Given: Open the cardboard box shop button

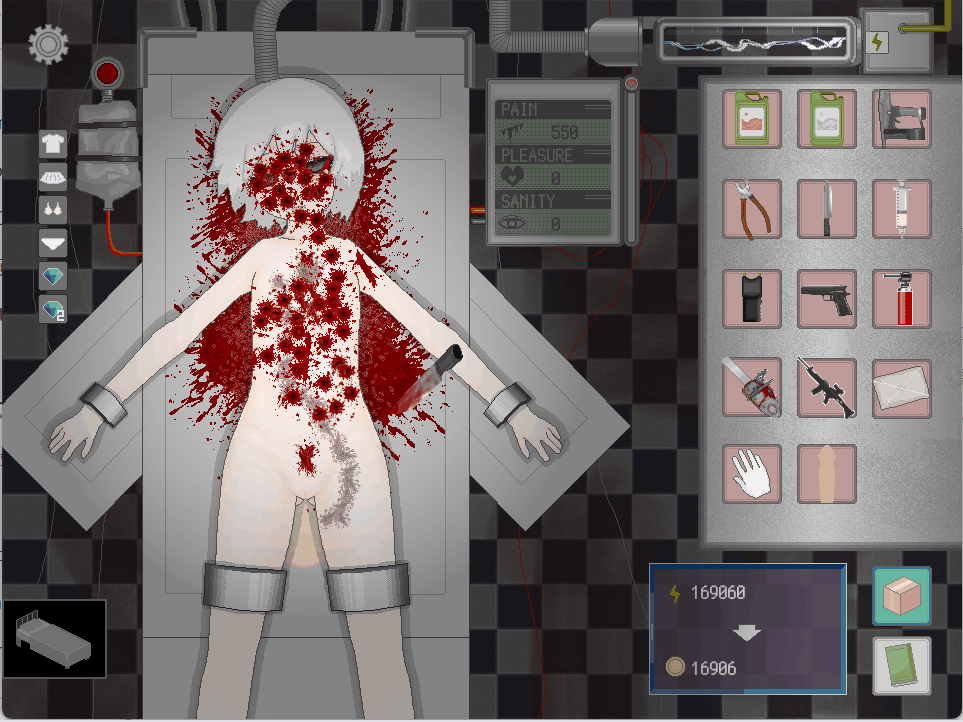Looking at the screenshot, I should tap(902, 596).
